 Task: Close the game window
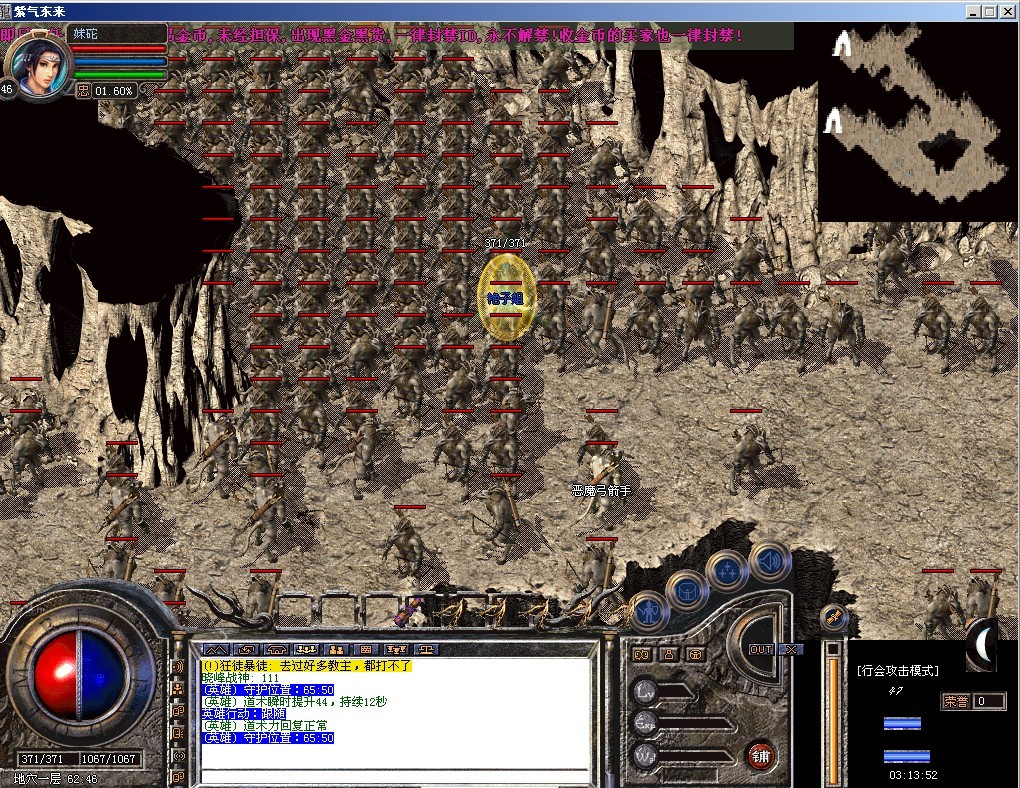1008,11
